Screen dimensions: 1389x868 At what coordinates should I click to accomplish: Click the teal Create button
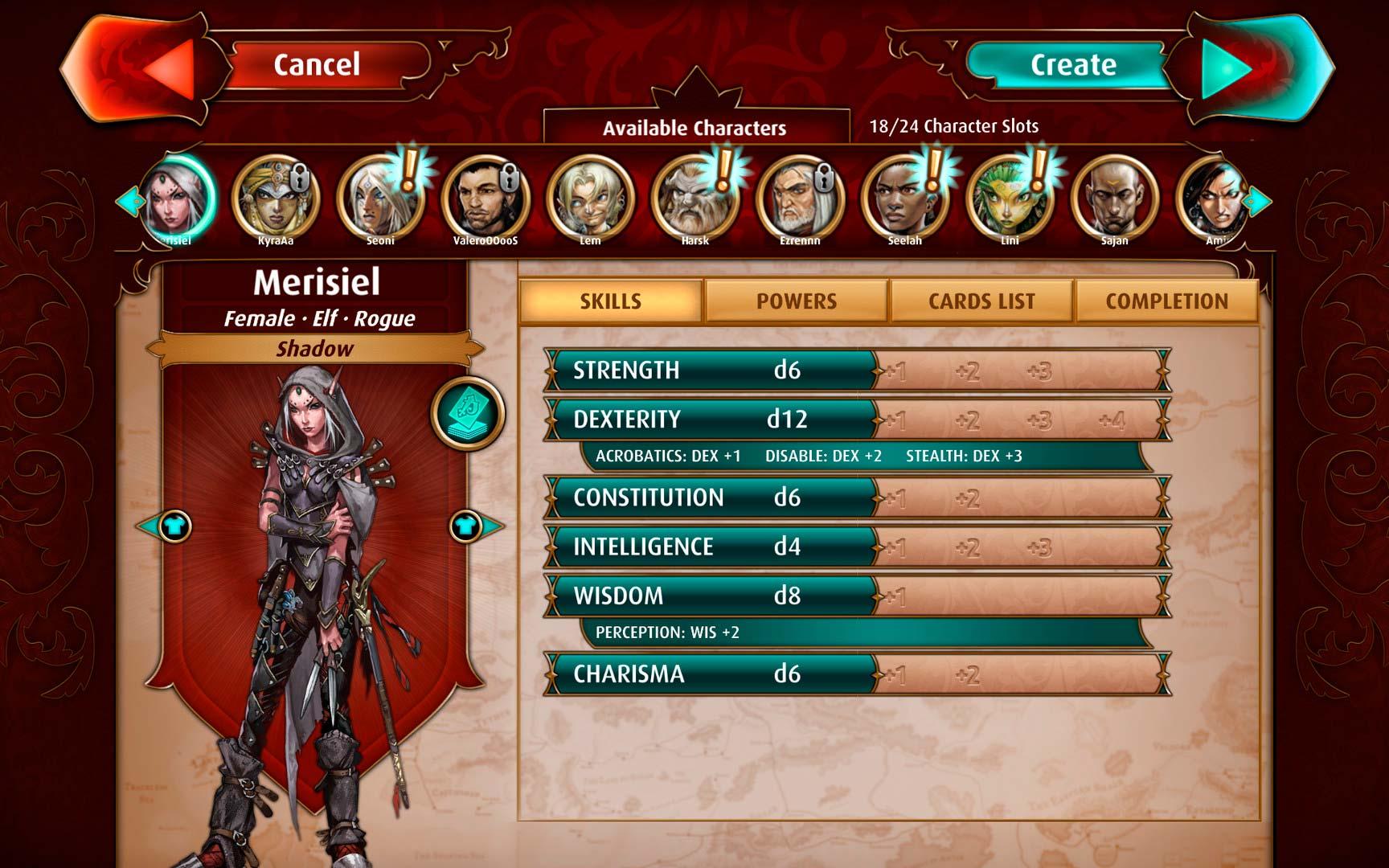(1073, 65)
